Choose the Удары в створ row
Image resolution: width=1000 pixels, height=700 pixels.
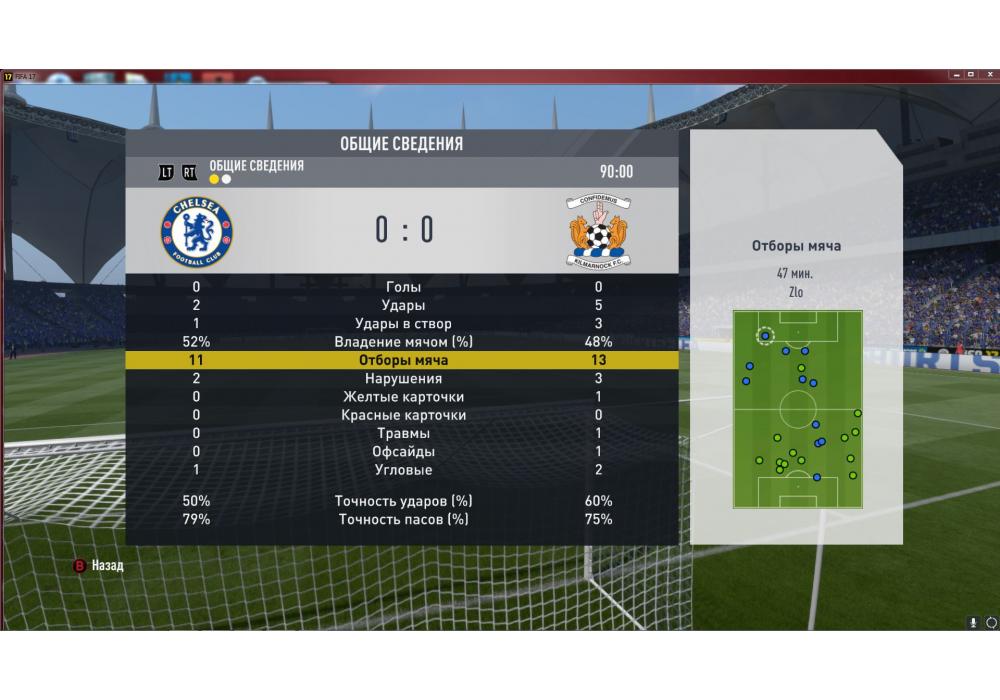403,323
